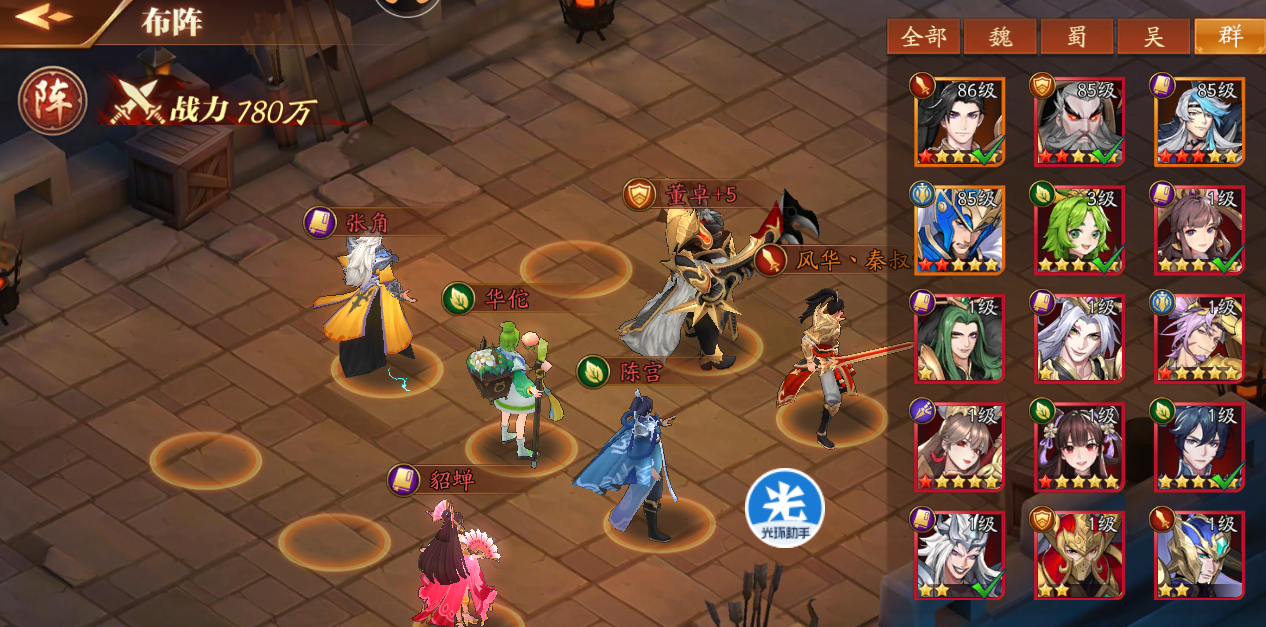Image resolution: width=1266 pixels, height=627 pixels.
Task: Open the 阵 formation menu
Action: click(52, 101)
